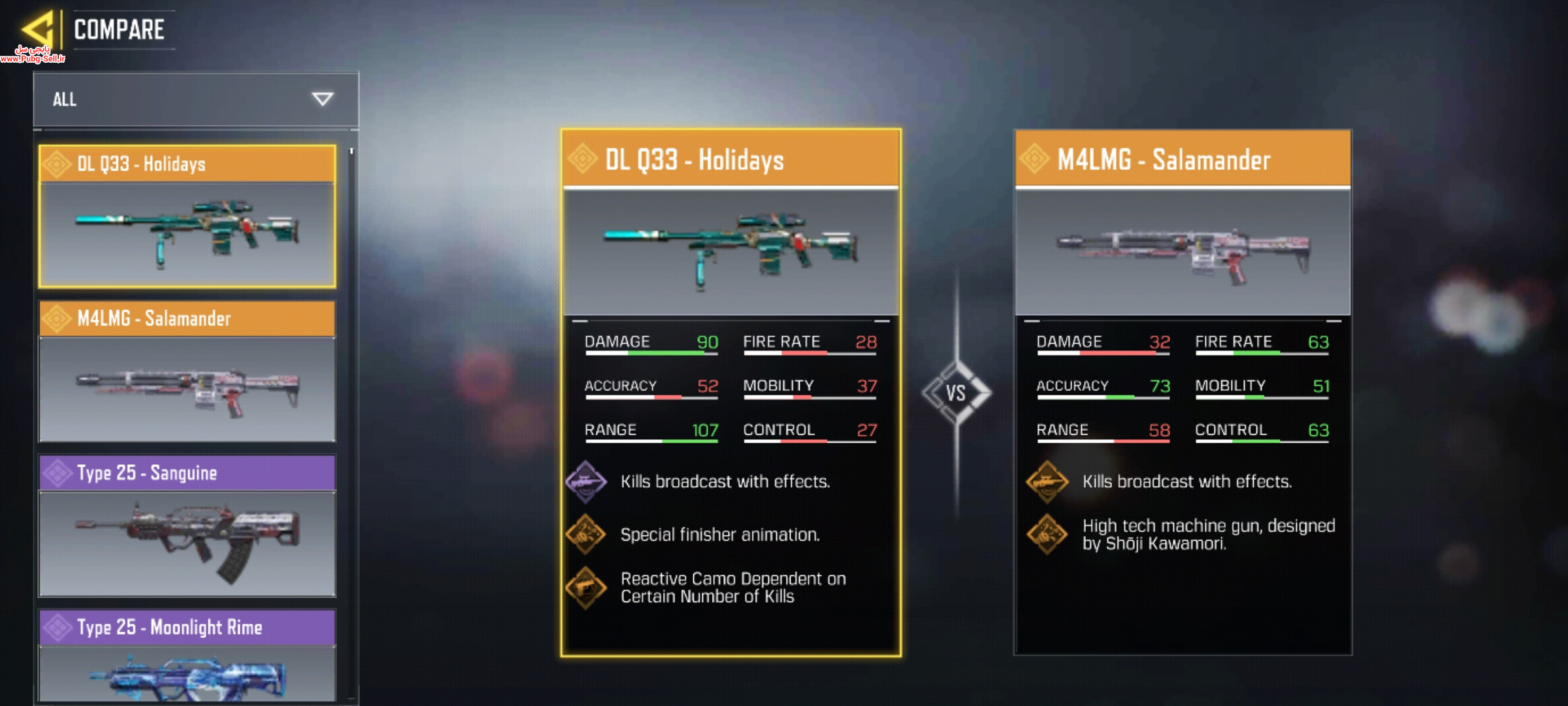
Task: Tap the Shōji Kawamori machine gun perk icon
Action: coord(1047,535)
